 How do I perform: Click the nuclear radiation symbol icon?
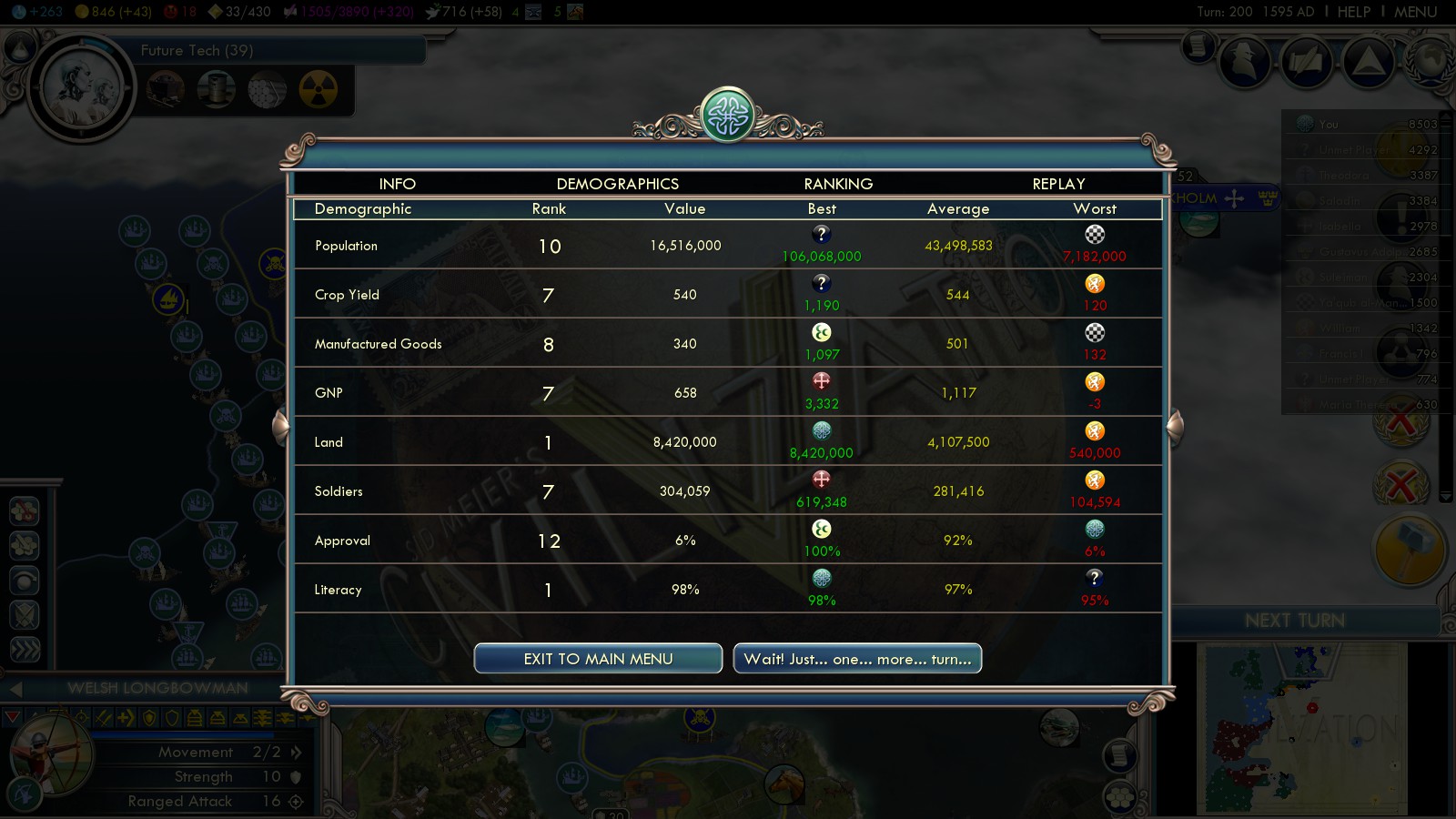click(318, 89)
